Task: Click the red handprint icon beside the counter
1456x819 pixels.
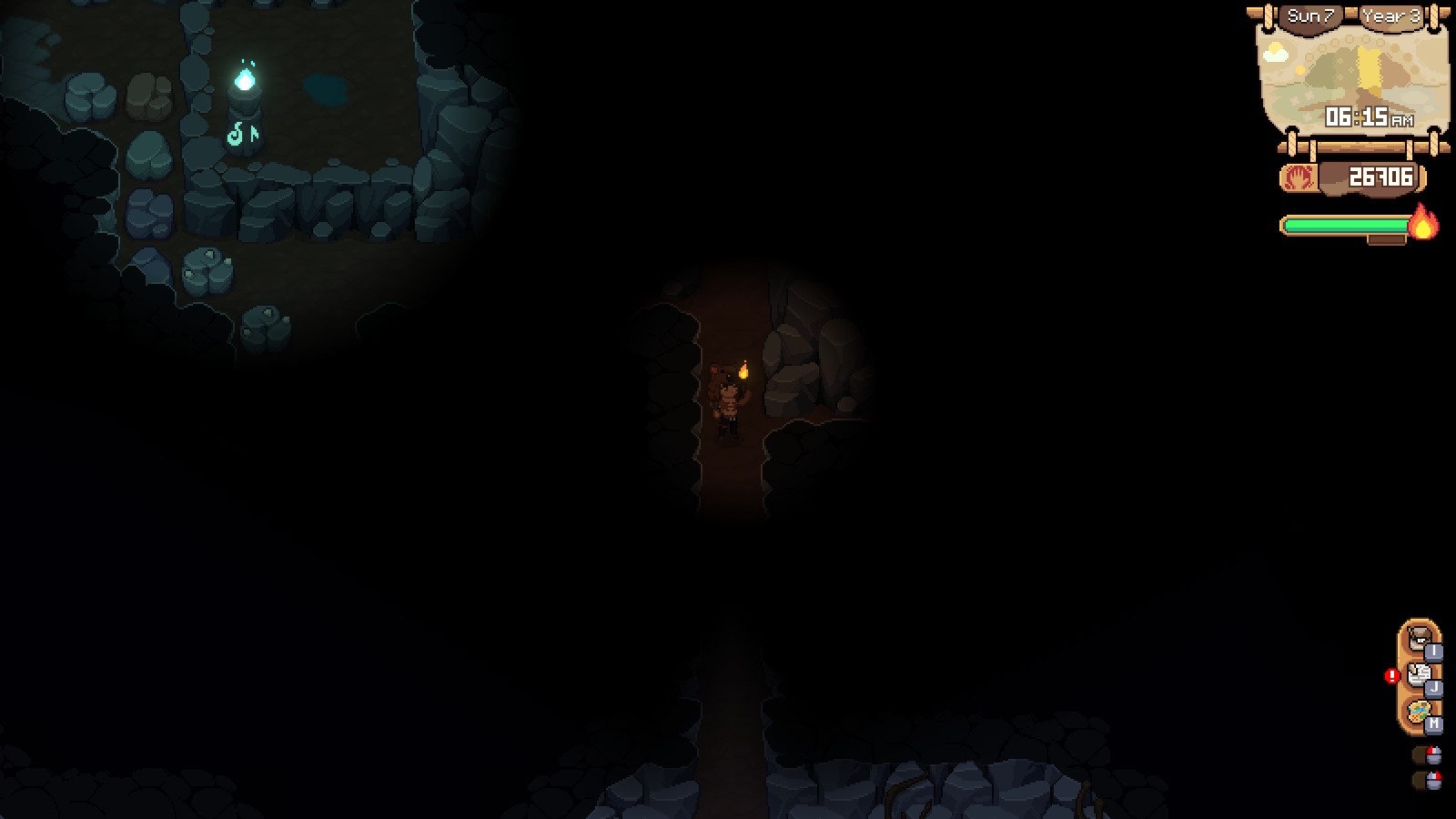Action: tap(1299, 177)
